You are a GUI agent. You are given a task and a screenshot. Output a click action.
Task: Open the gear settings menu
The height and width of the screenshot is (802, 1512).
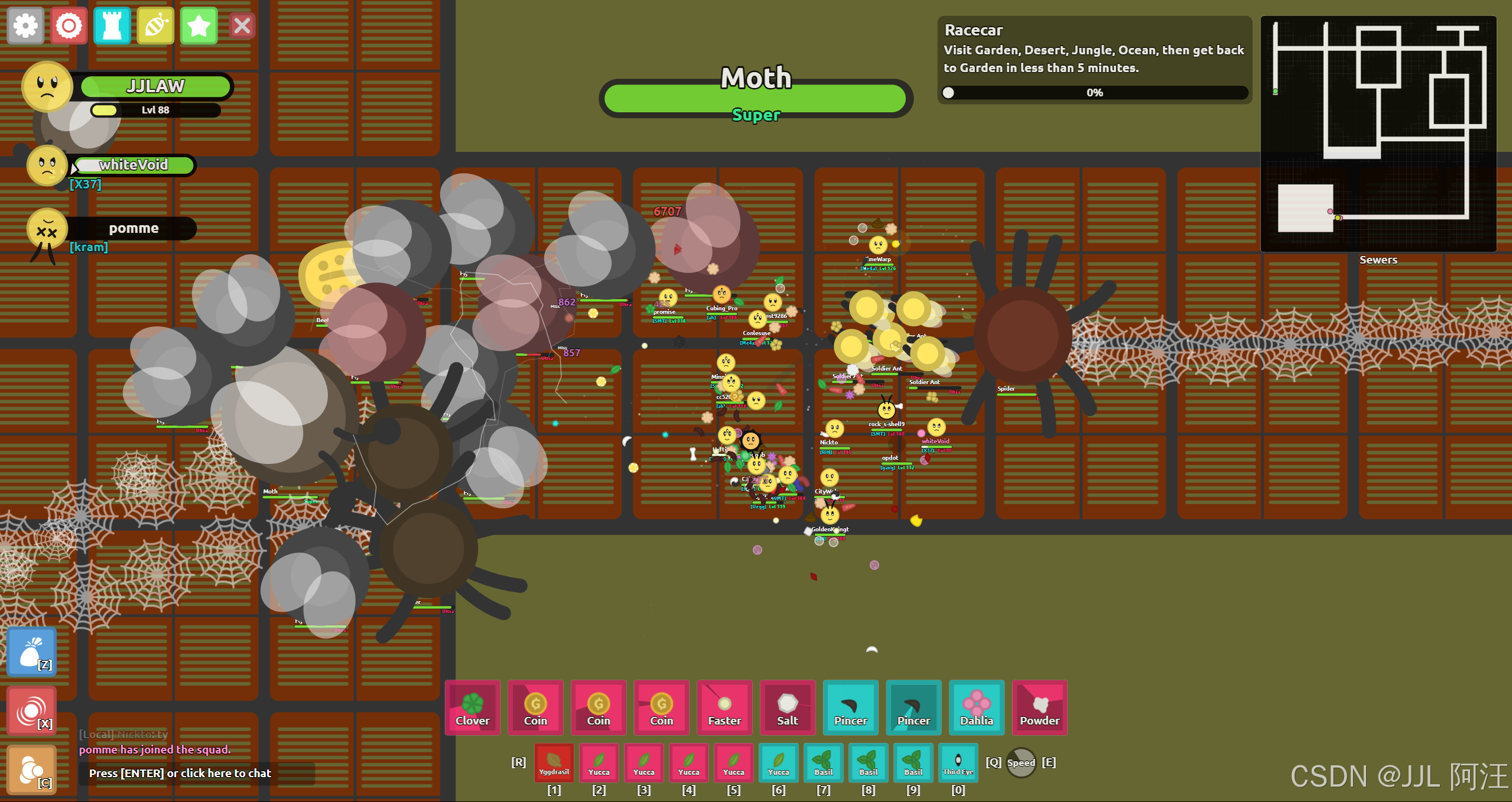[x=25, y=26]
